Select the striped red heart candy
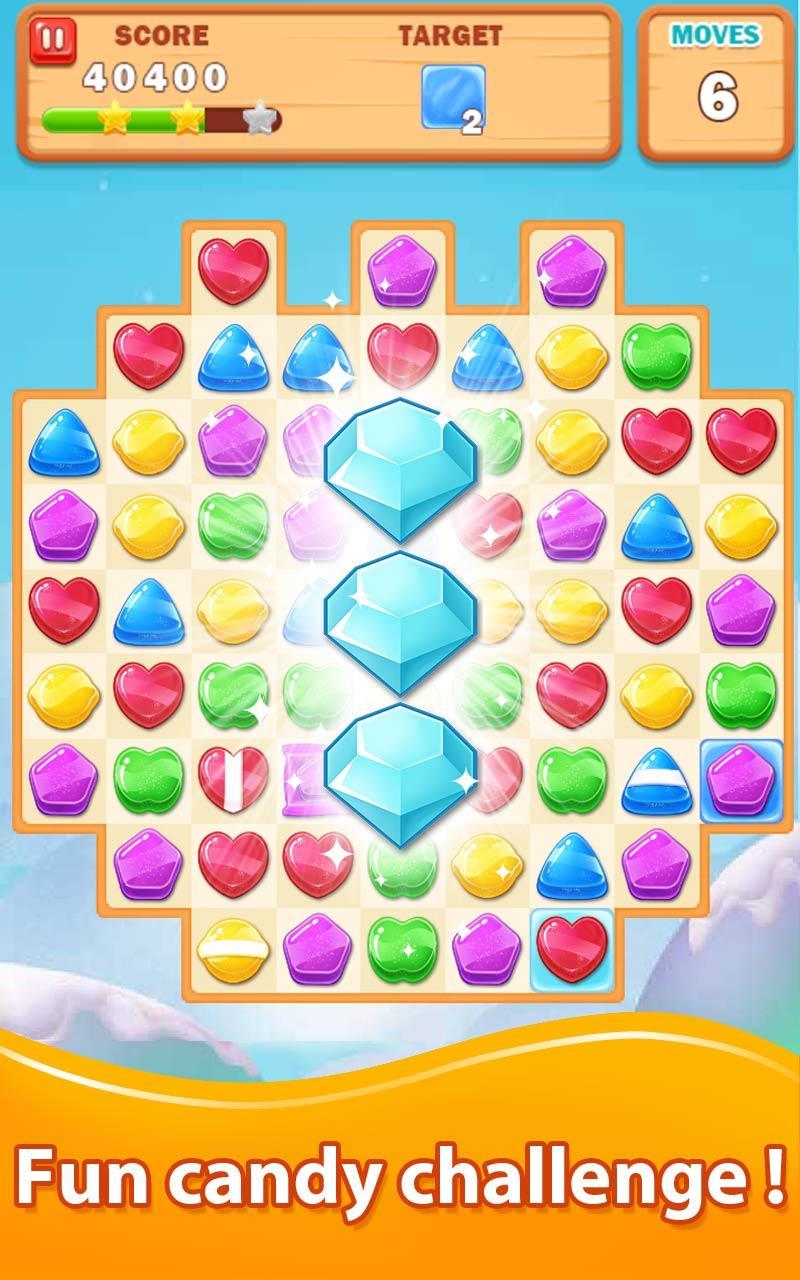 click(x=232, y=779)
